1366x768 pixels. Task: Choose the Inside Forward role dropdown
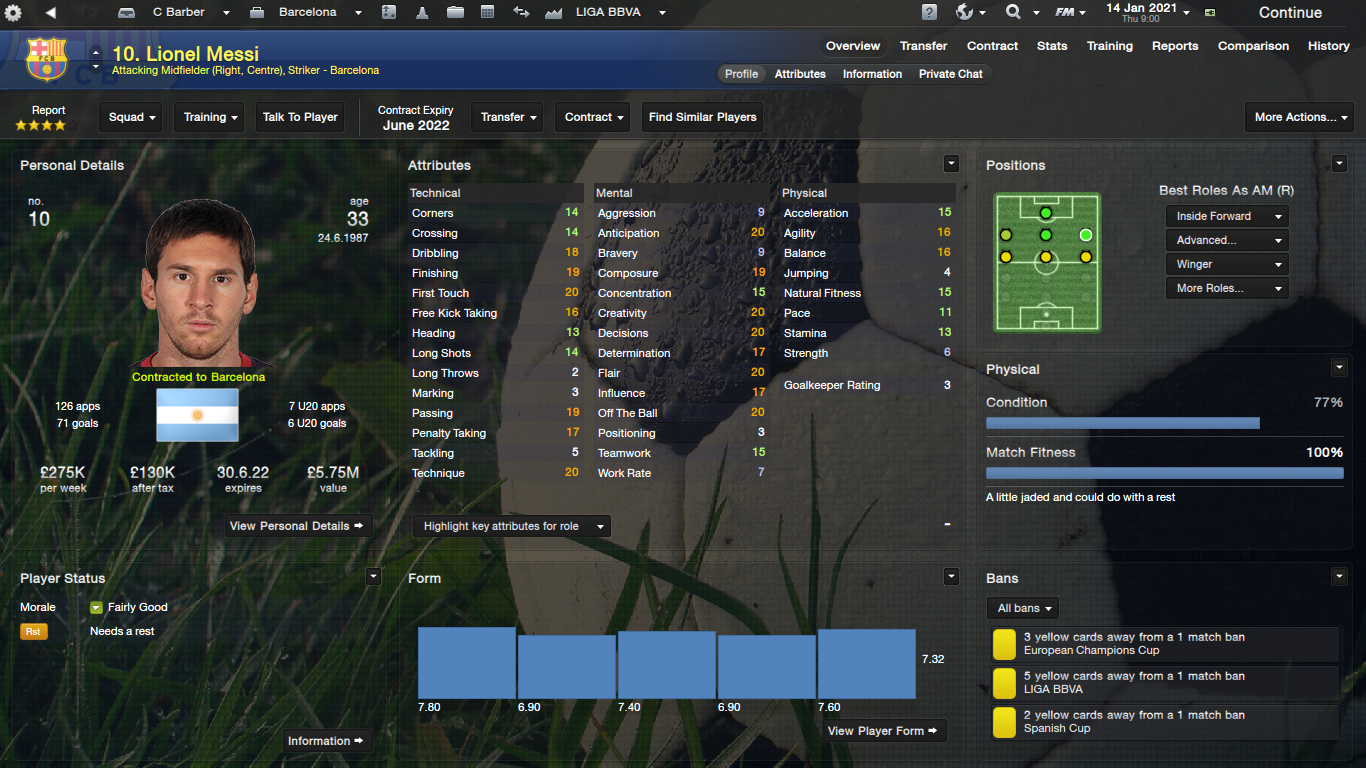[1226, 216]
